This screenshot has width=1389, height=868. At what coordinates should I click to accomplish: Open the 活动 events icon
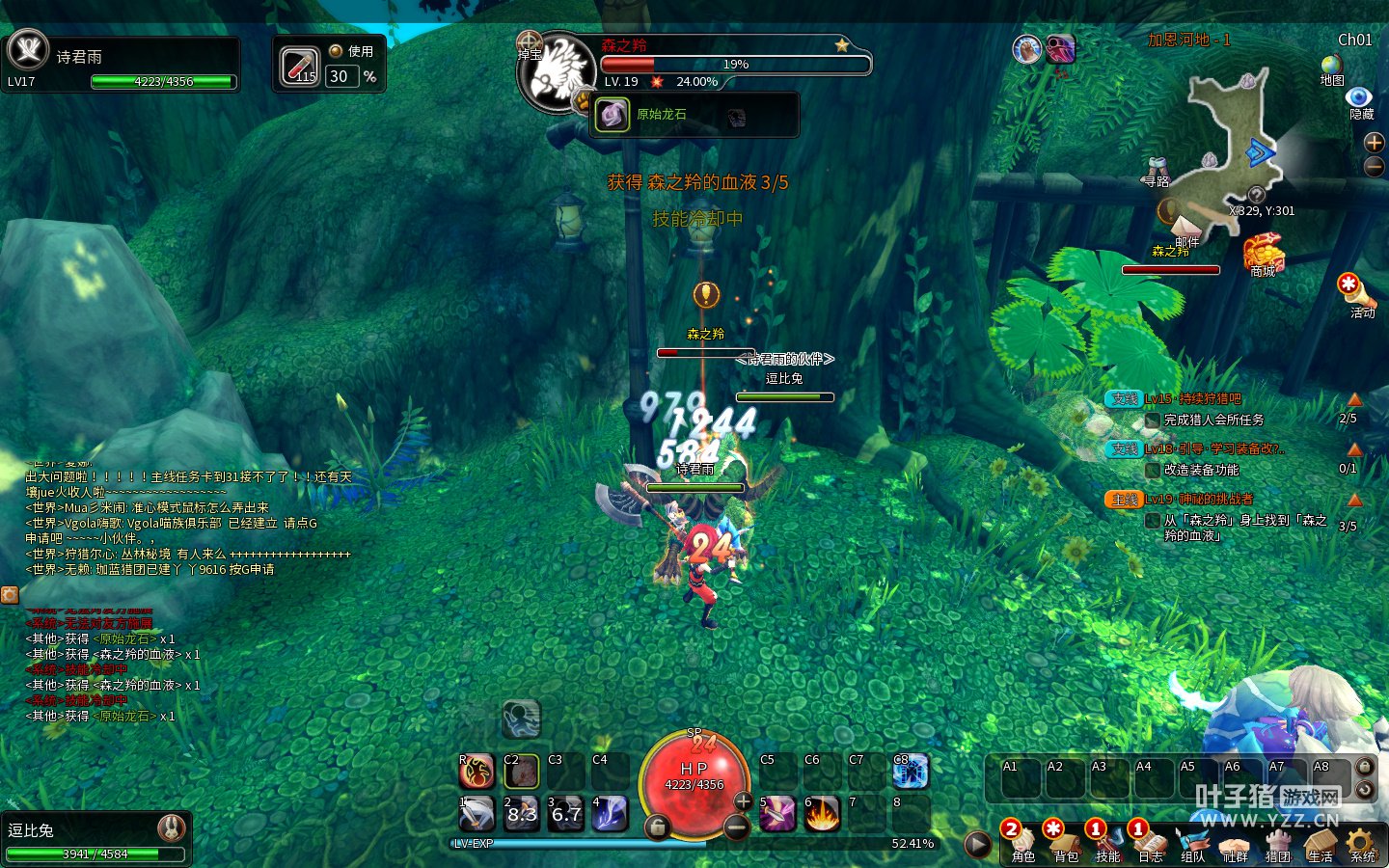tap(1351, 289)
